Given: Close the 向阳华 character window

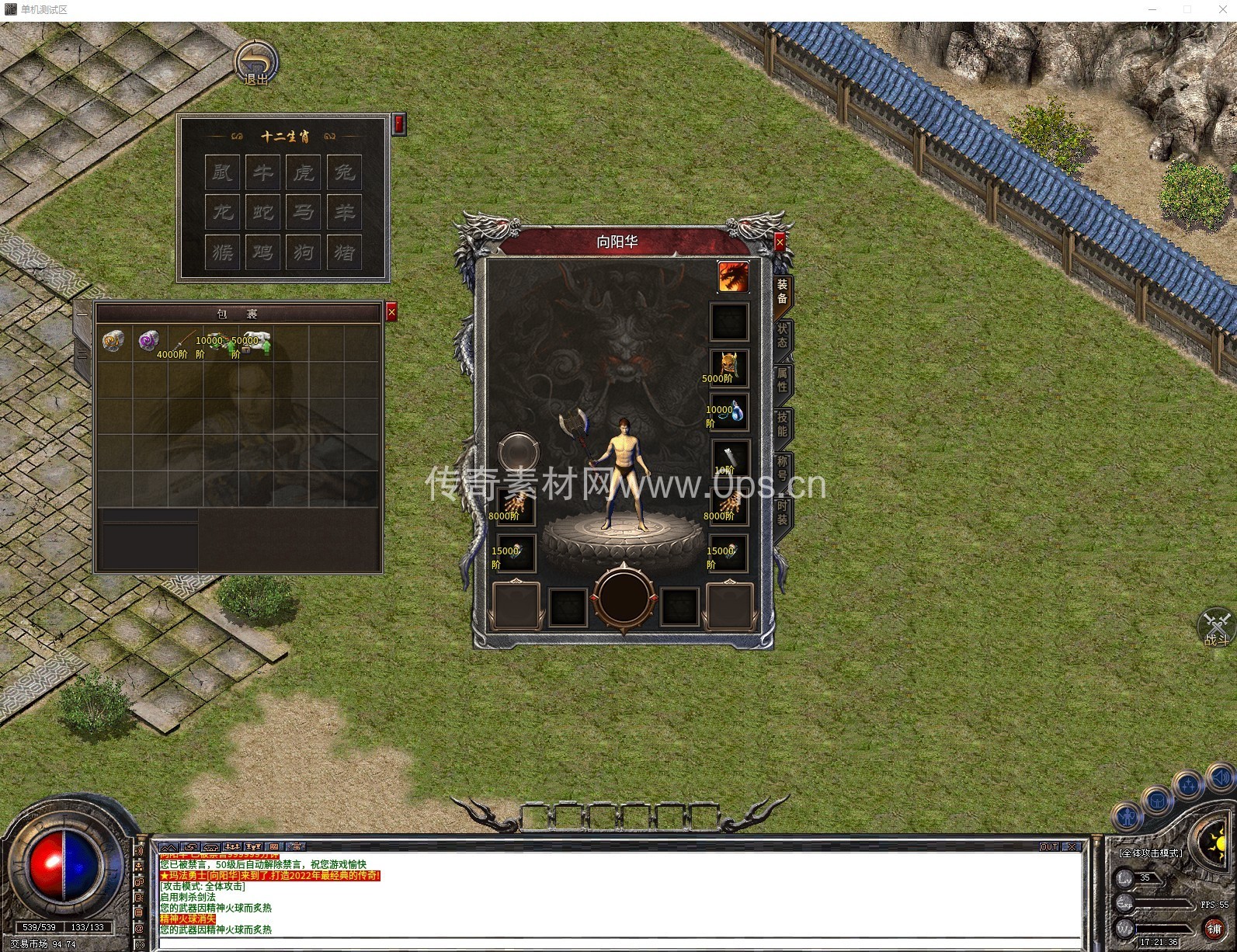Looking at the screenshot, I should pos(780,242).
